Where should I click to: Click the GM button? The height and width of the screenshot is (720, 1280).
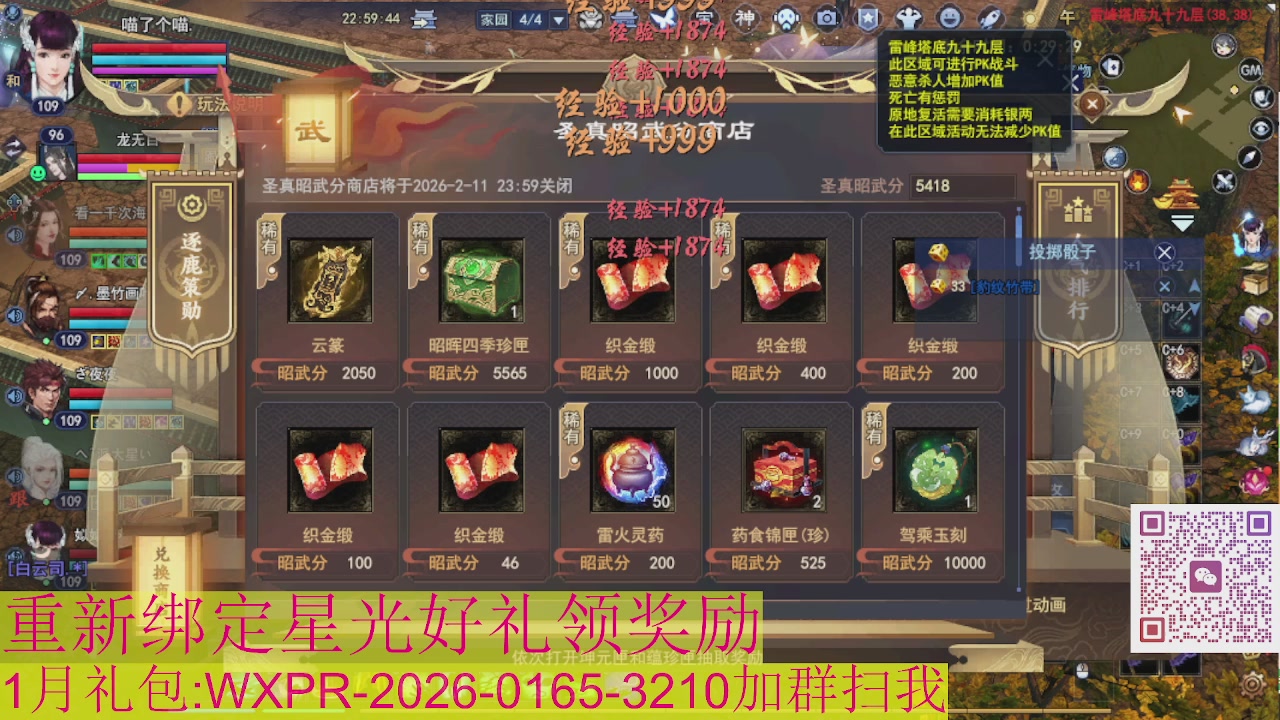click(x=1251, y=70)
